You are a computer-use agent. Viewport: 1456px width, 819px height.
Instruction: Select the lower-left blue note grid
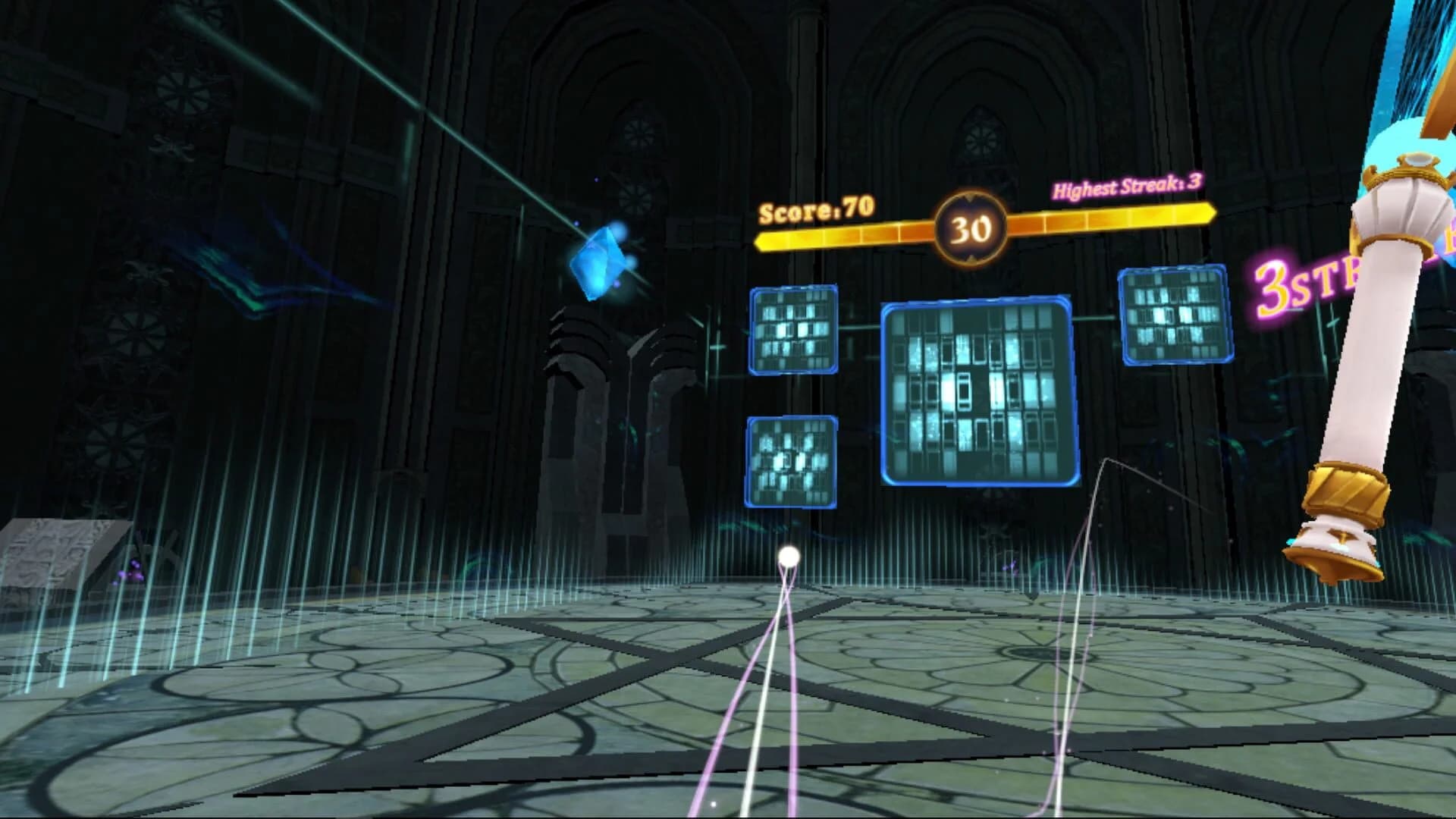[791, 460]
